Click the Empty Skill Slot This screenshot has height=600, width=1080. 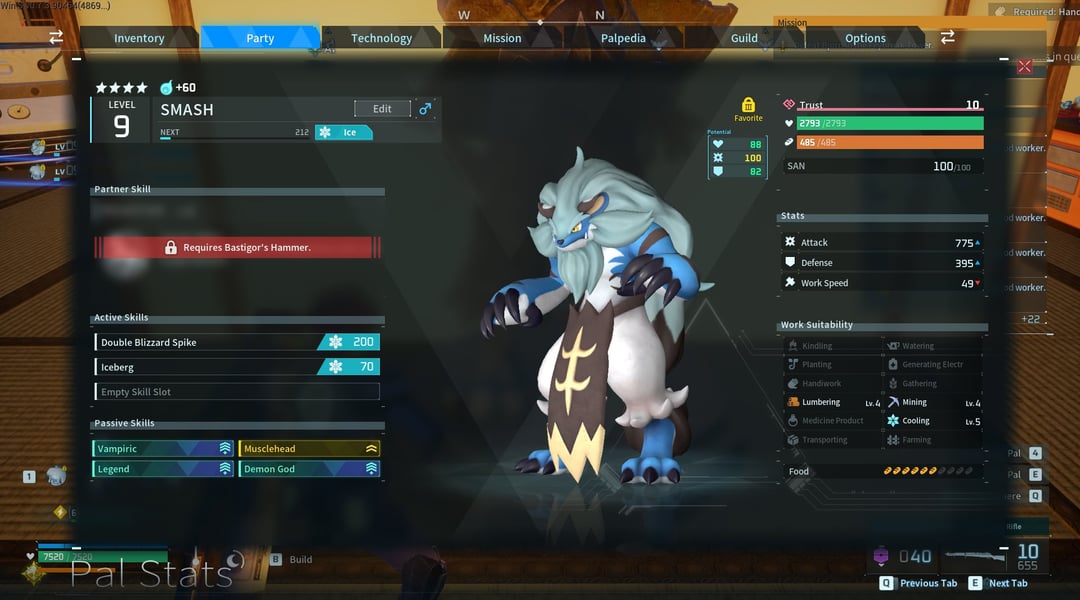click(x=237, y=392)
